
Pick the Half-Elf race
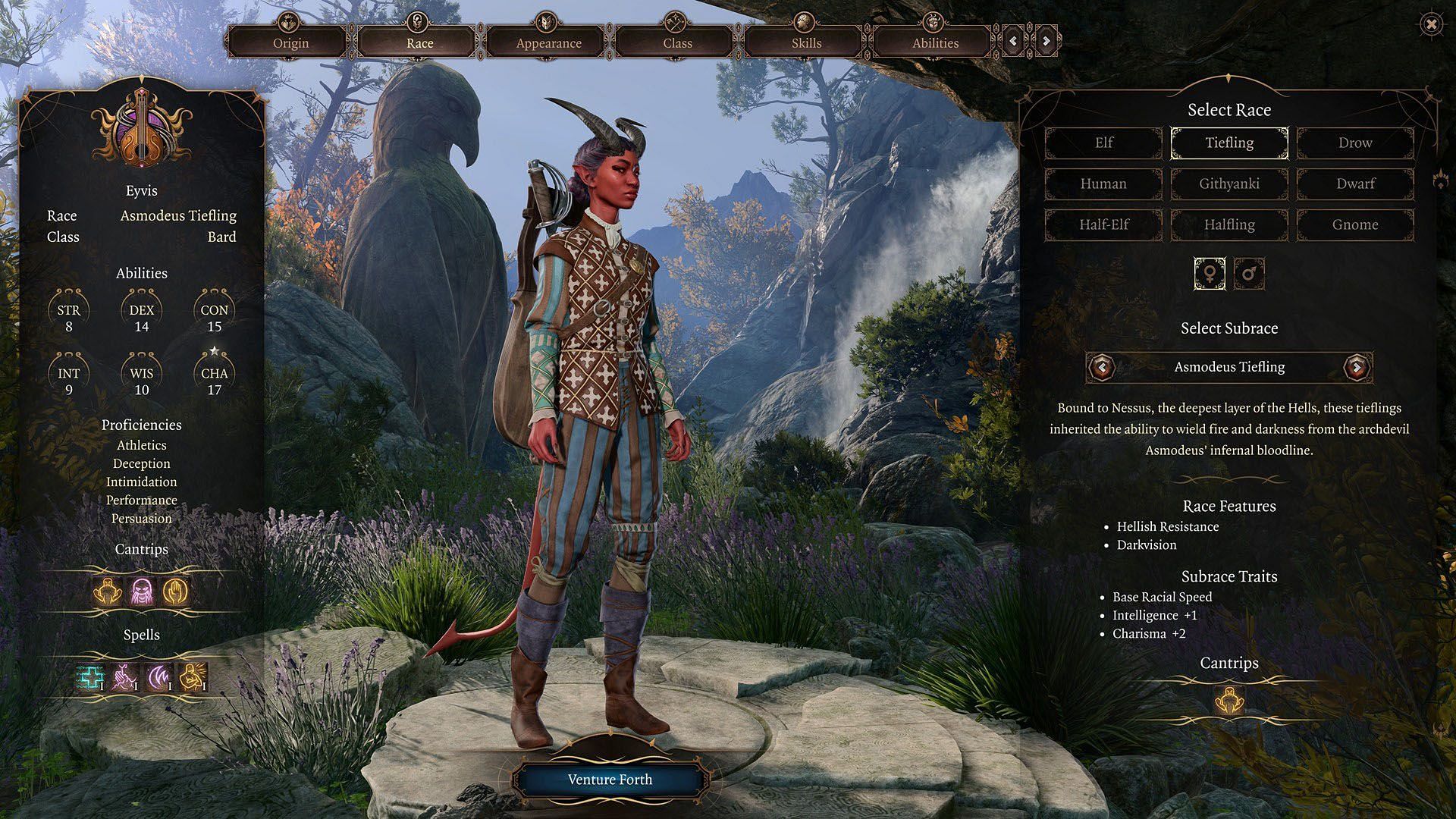pos(1103,224)
